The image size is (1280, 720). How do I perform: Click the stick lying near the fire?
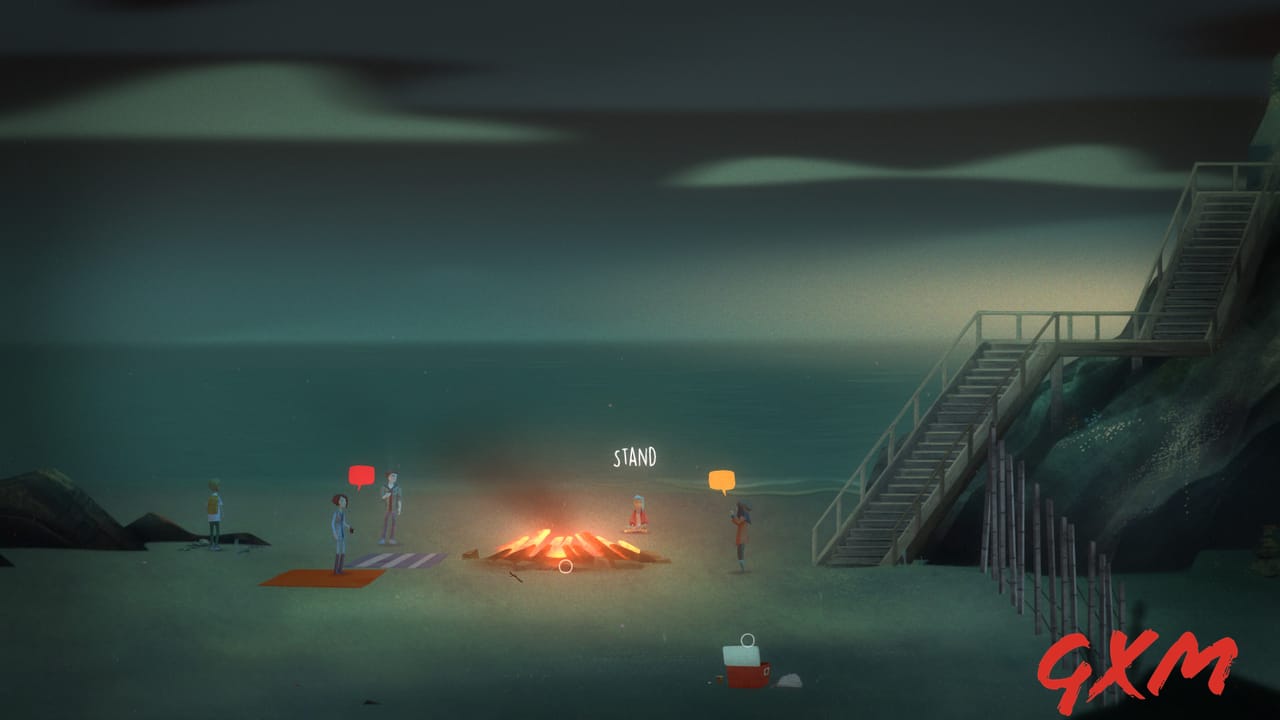pyautogui.click(x=515, y=573)
